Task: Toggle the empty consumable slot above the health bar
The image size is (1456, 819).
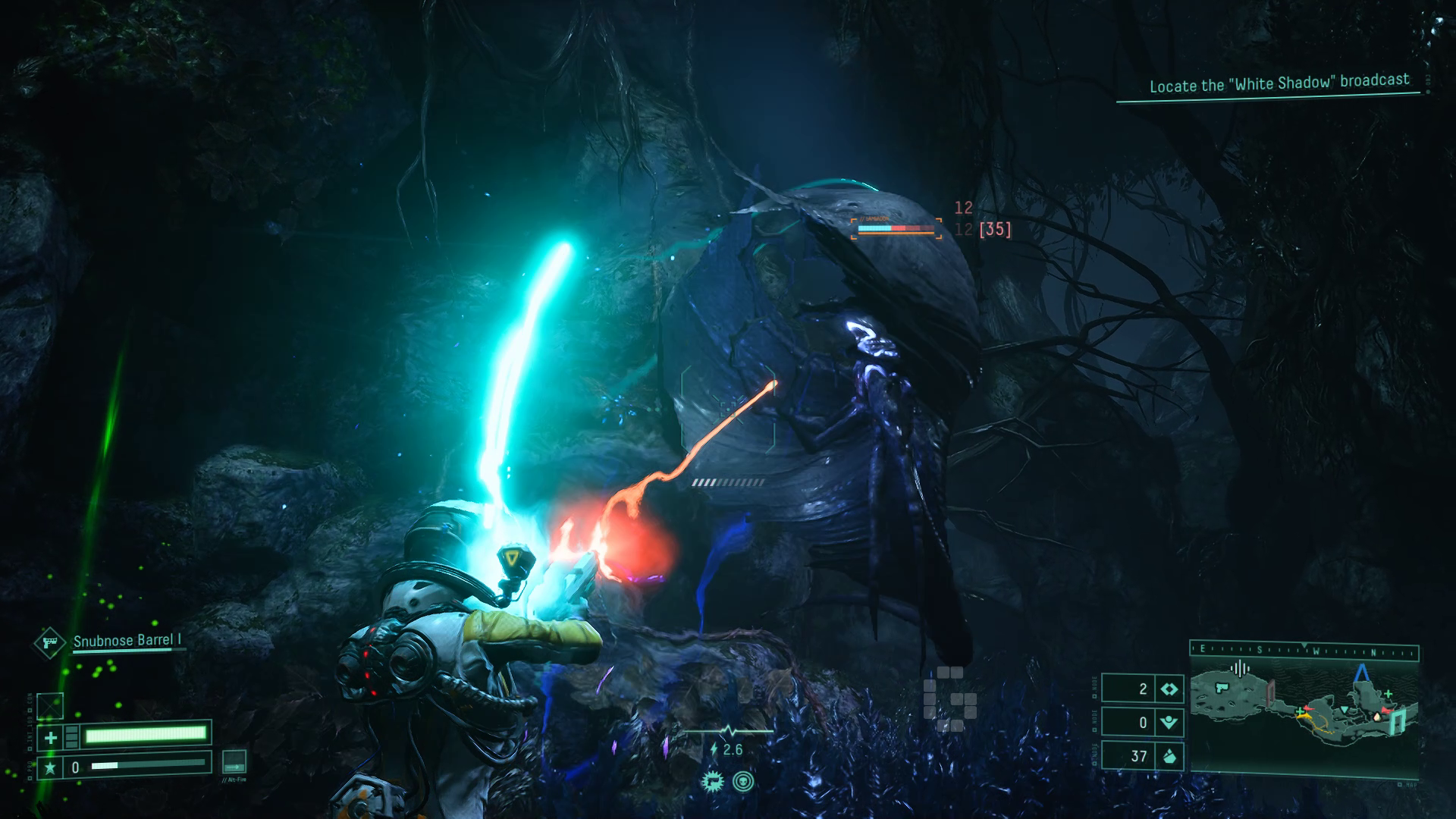Action: 50,706
